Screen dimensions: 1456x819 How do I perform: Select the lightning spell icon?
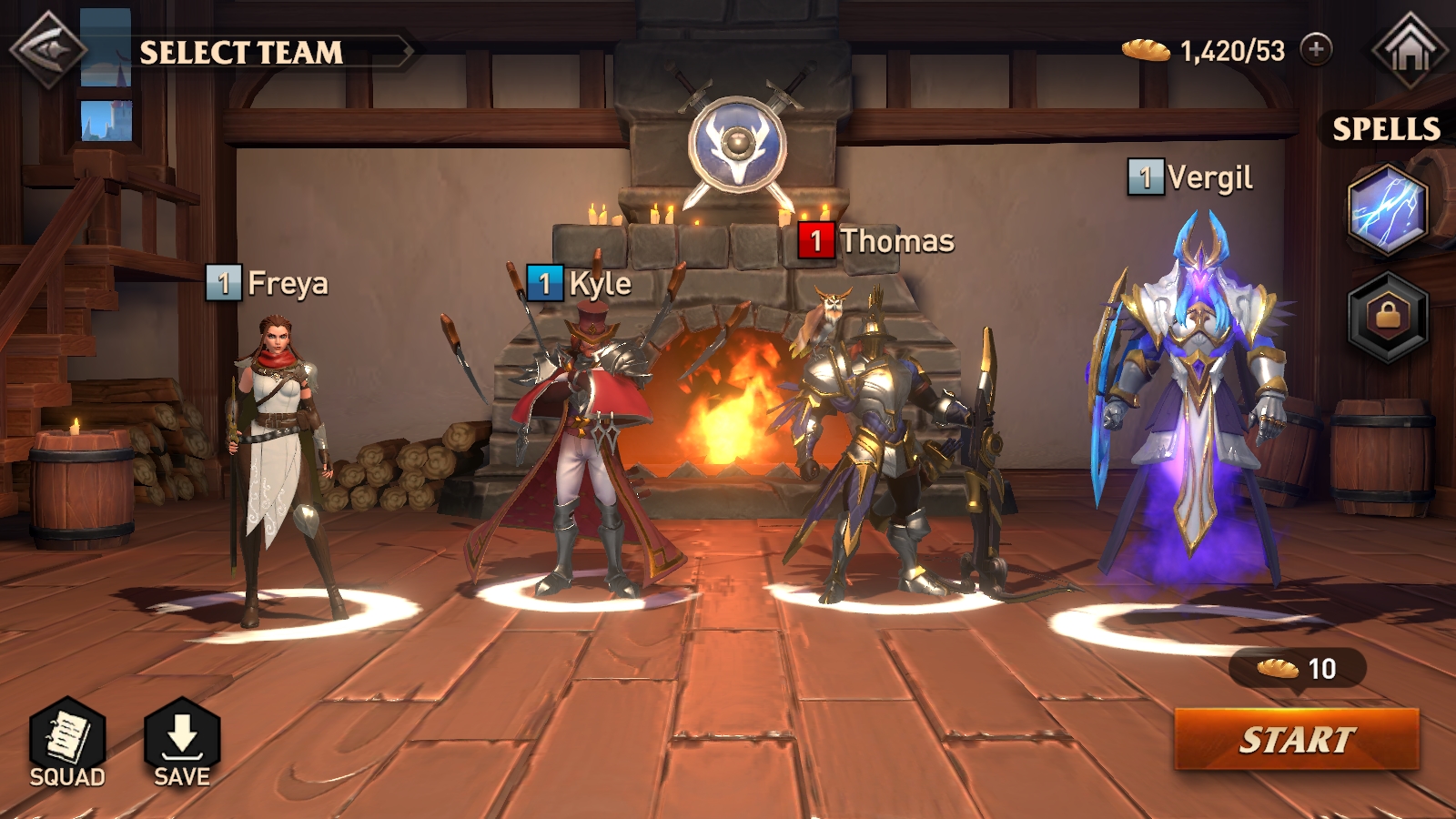(1387, 210)
